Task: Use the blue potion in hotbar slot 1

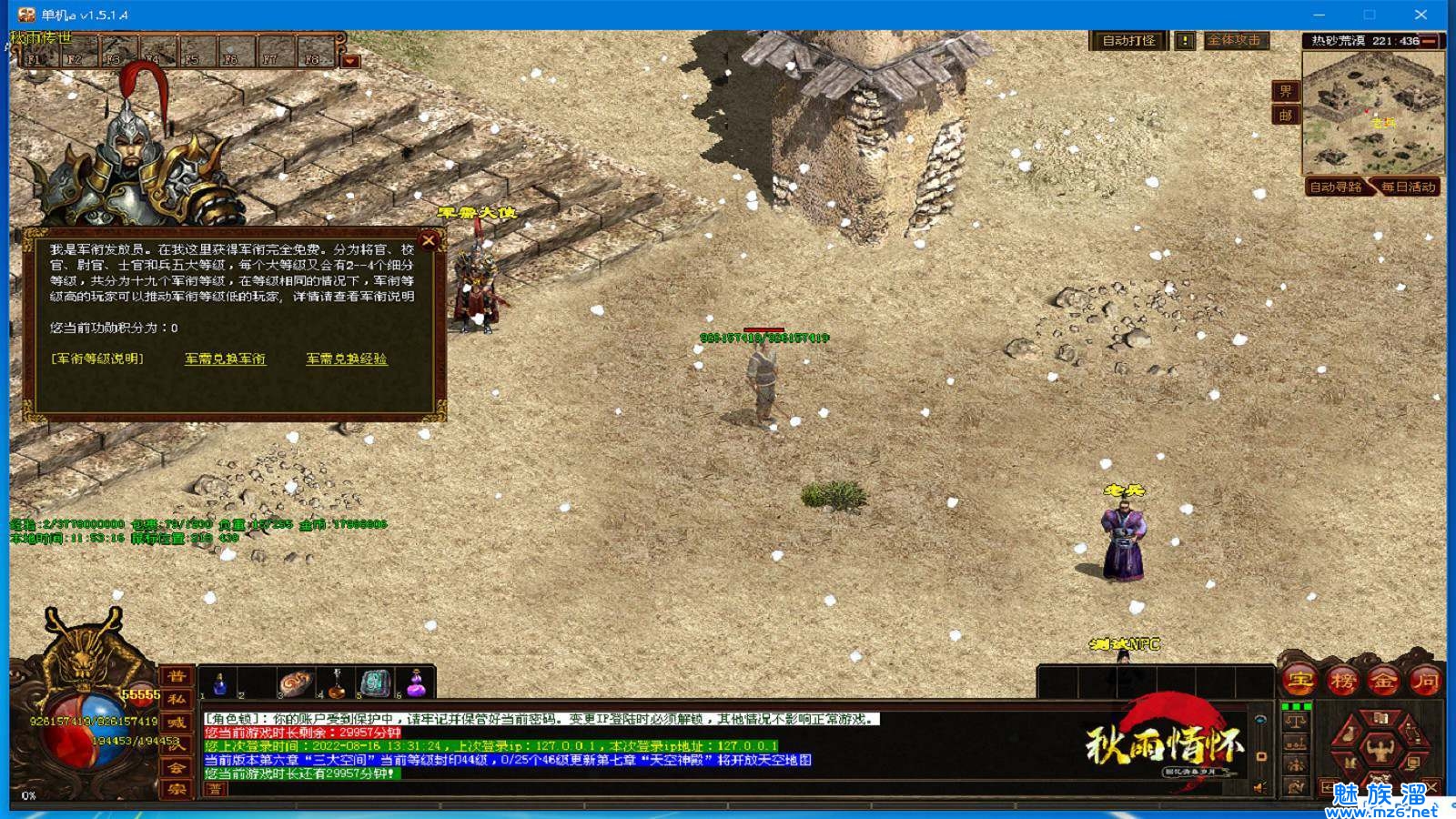Action: [219, 683]
